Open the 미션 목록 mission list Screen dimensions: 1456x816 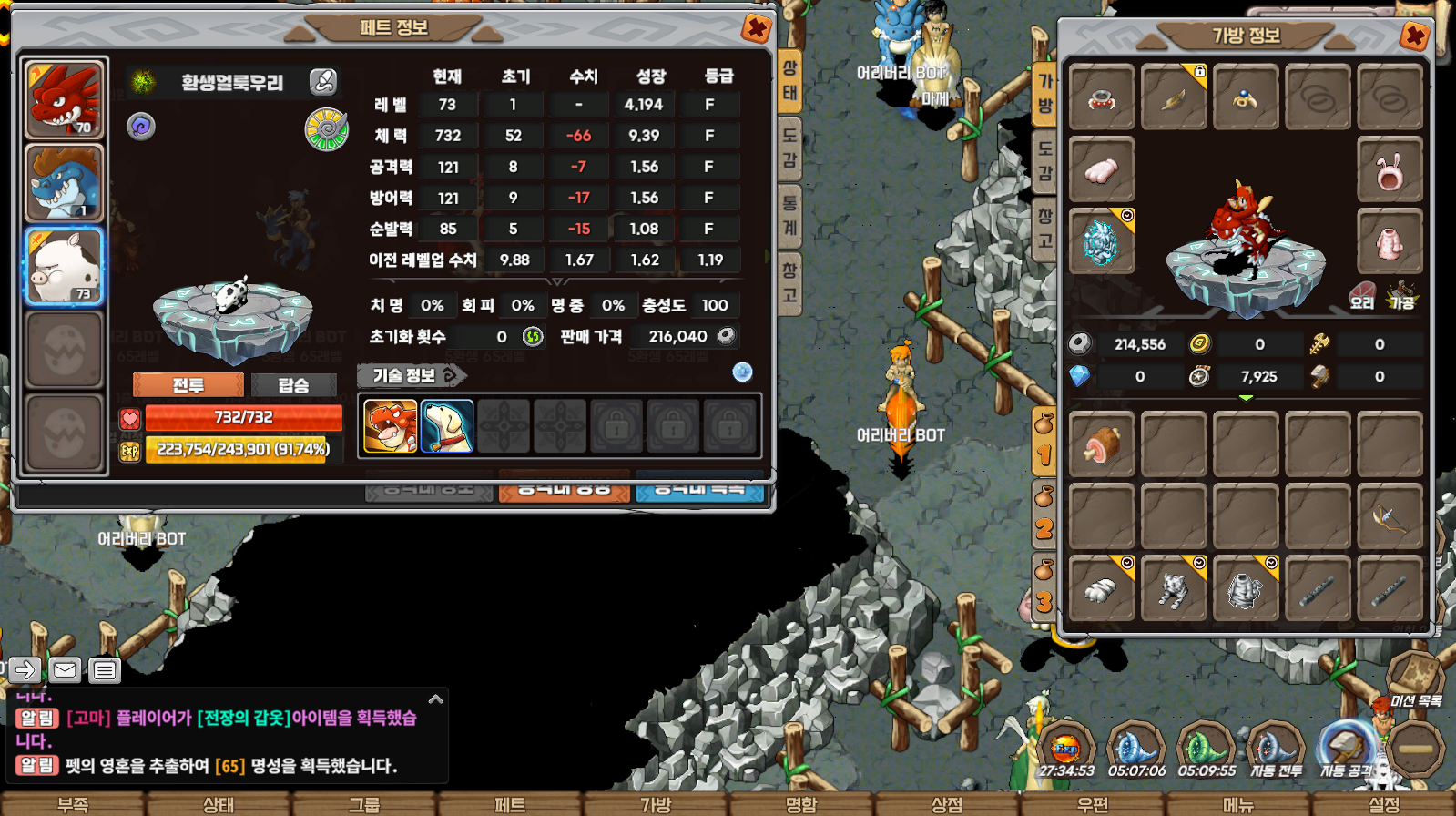click(x=1415, y=683)
